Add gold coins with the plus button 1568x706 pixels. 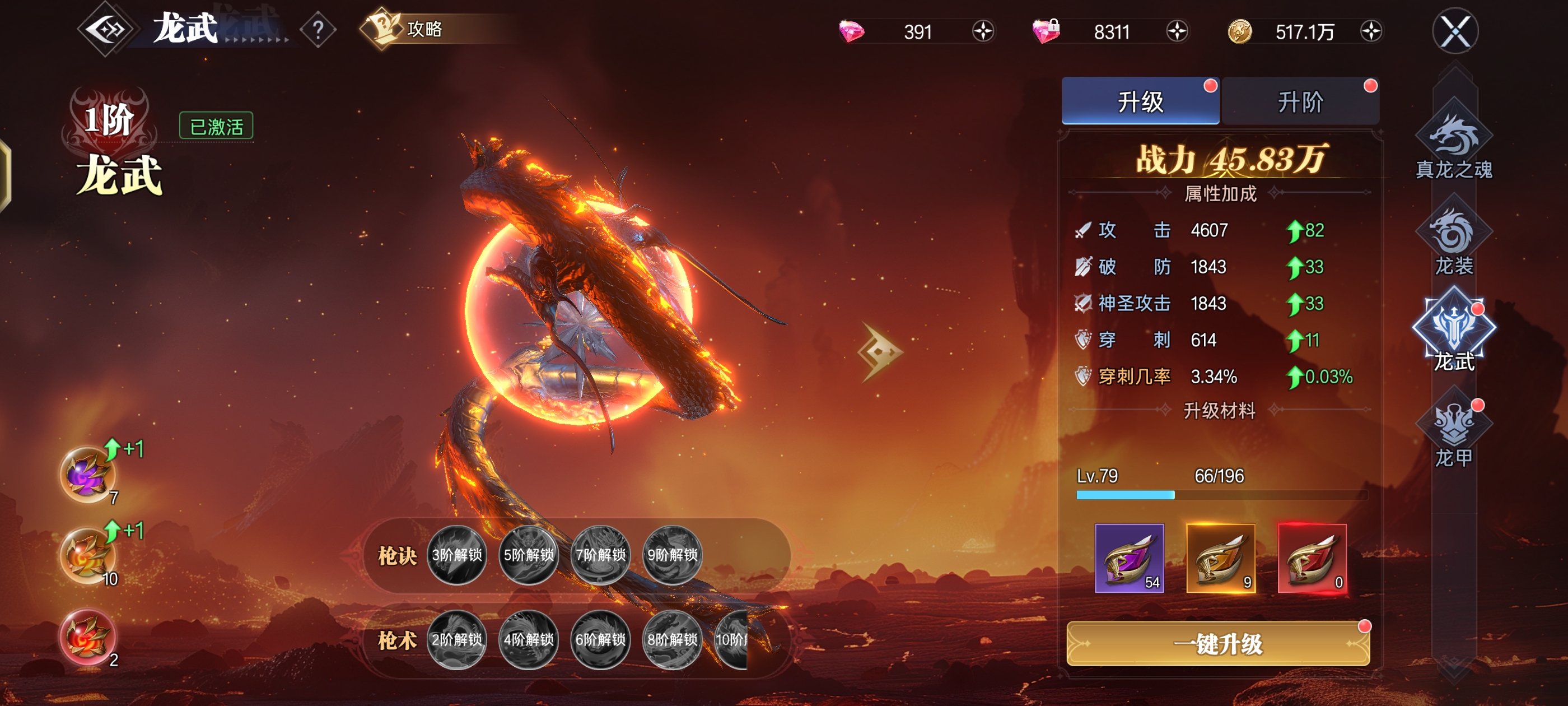point(1371,31)
